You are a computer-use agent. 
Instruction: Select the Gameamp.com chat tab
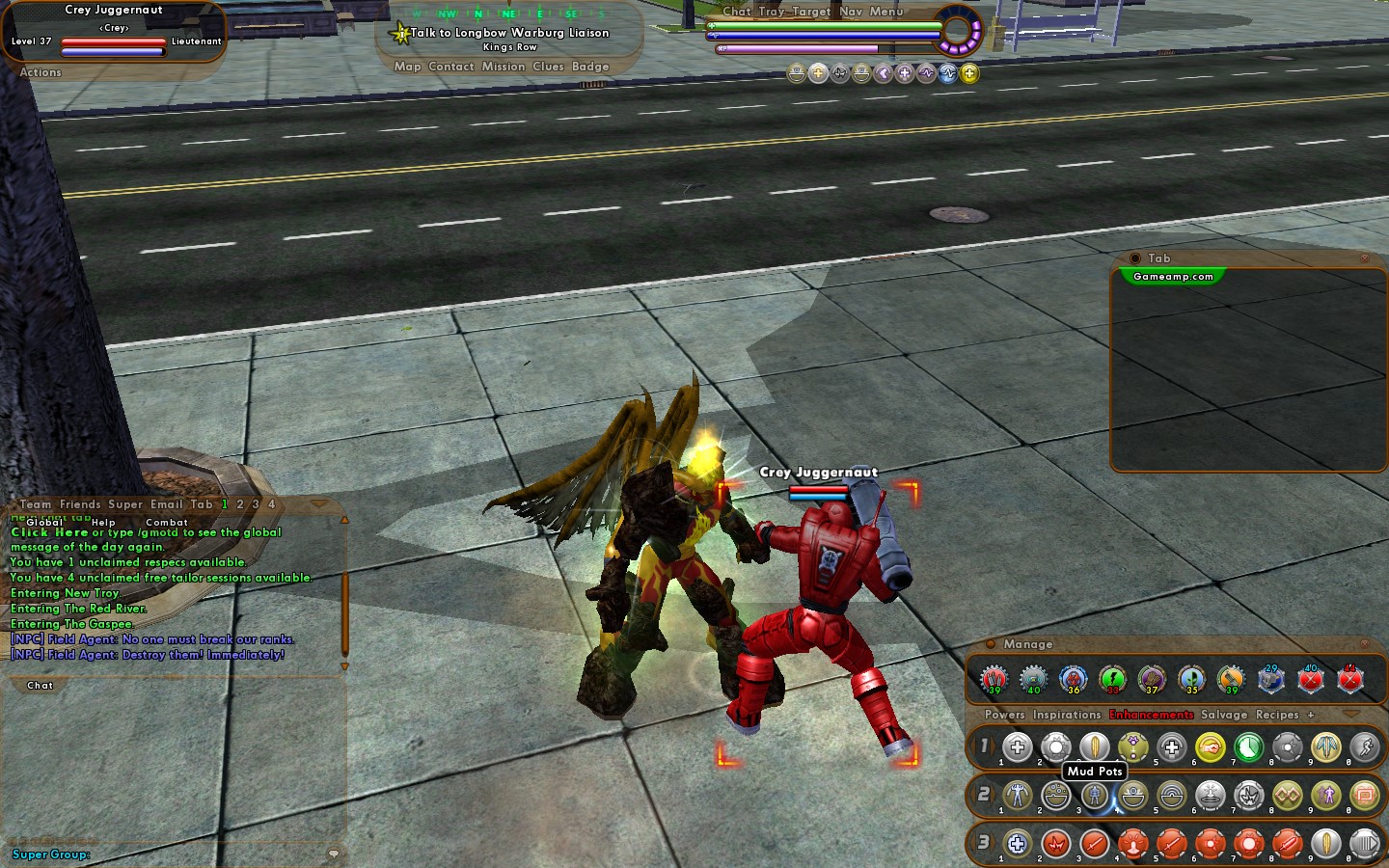coord(1173,277)
